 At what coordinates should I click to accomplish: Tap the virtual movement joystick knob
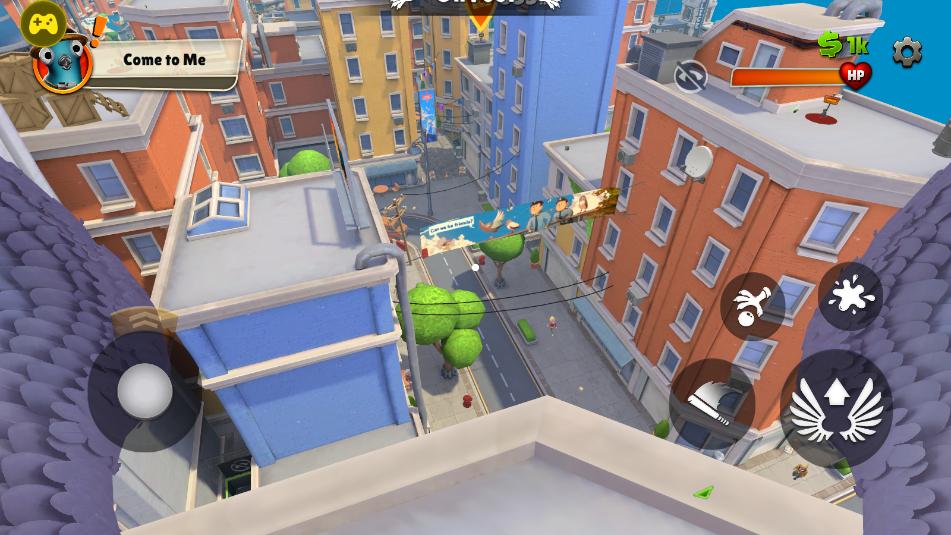click(x=145, y=391)
